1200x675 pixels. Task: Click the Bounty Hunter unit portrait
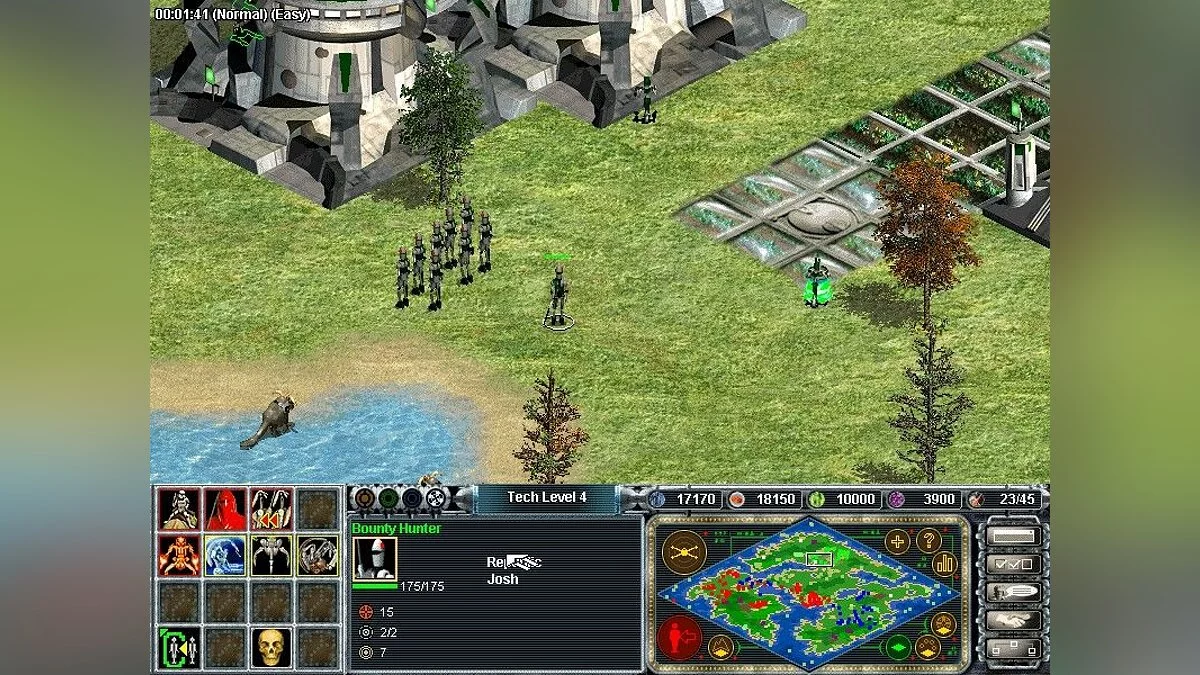[375, 558]
